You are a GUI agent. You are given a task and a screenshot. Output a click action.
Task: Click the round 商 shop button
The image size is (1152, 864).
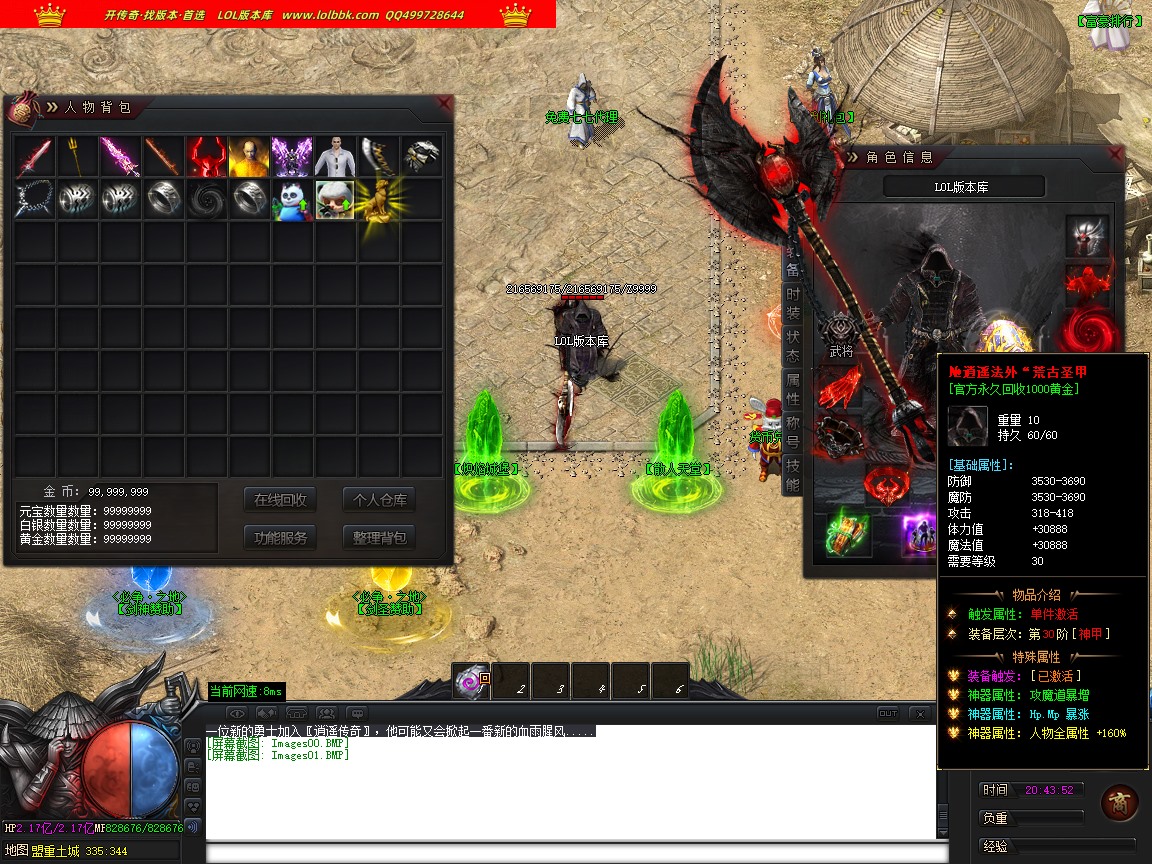(1119, 802)
